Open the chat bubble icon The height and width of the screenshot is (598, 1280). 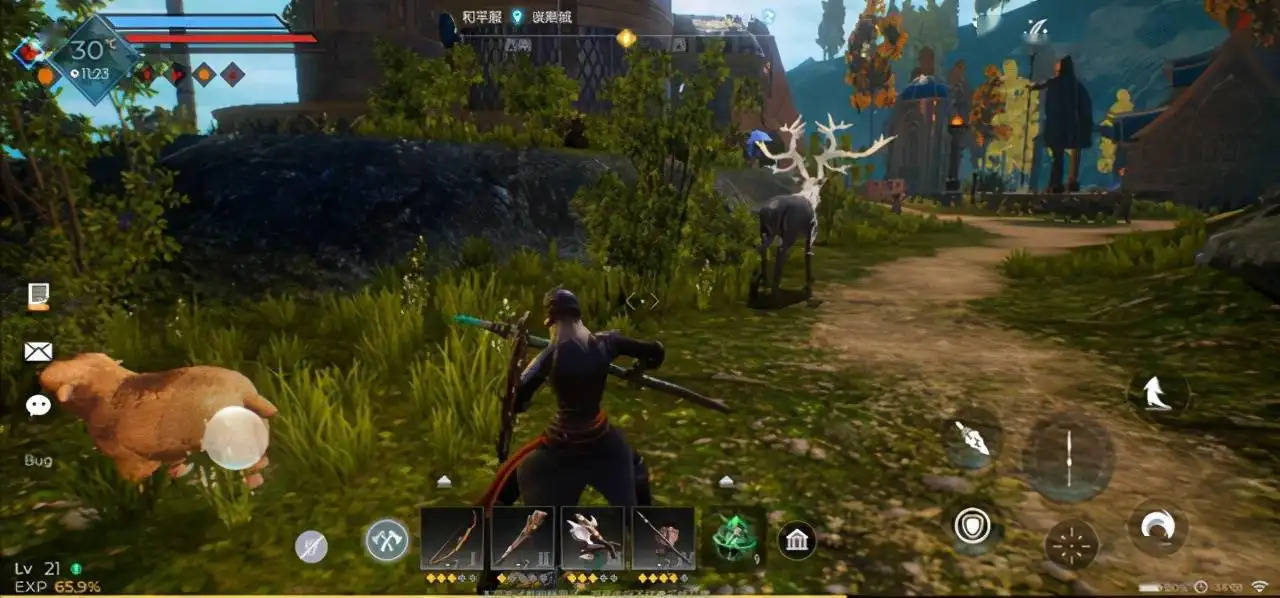coord(38,405)
